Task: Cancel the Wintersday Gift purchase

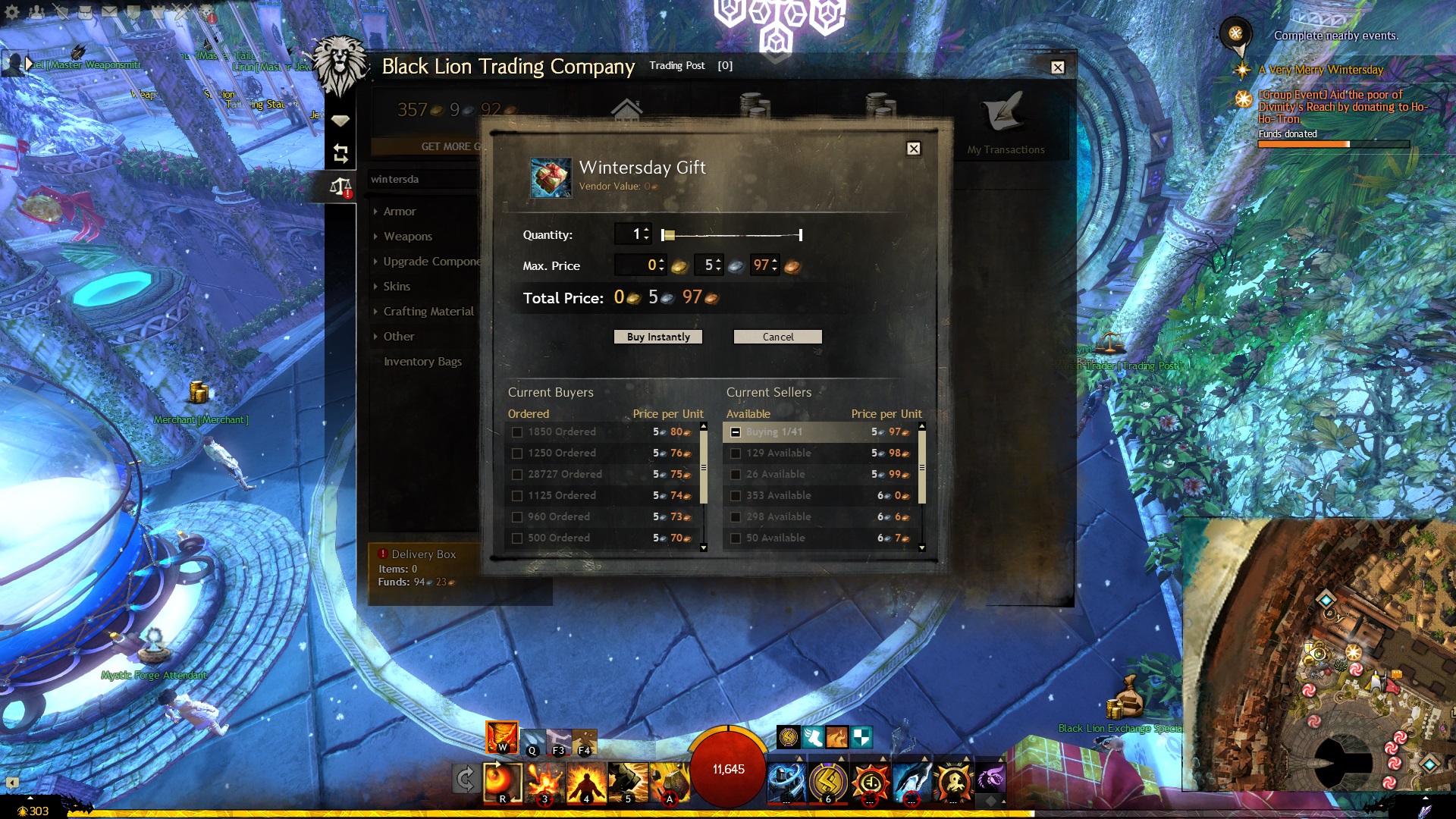Action: (777, 337)
